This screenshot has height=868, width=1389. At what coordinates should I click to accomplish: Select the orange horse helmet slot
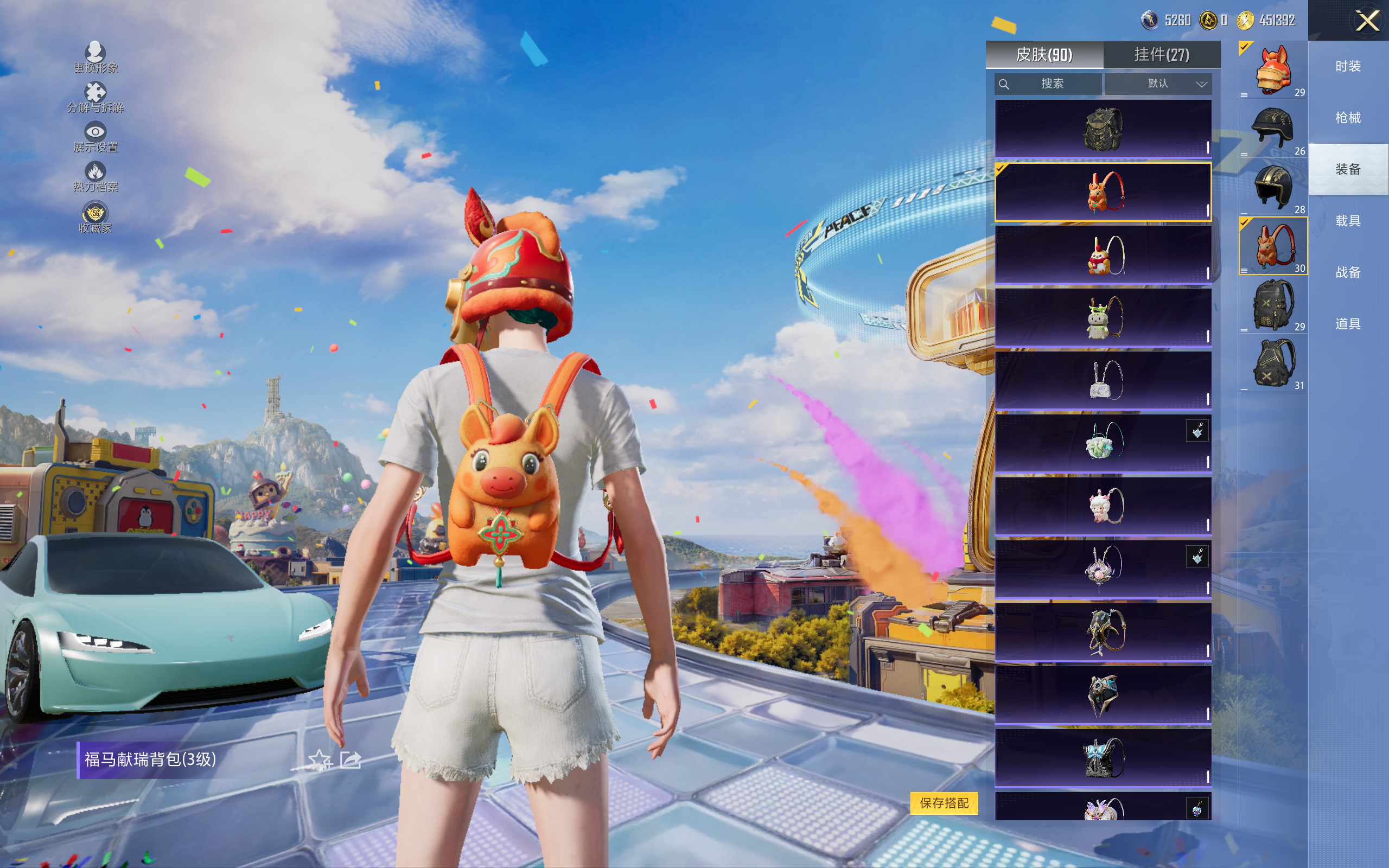(x=1273, y=71)
